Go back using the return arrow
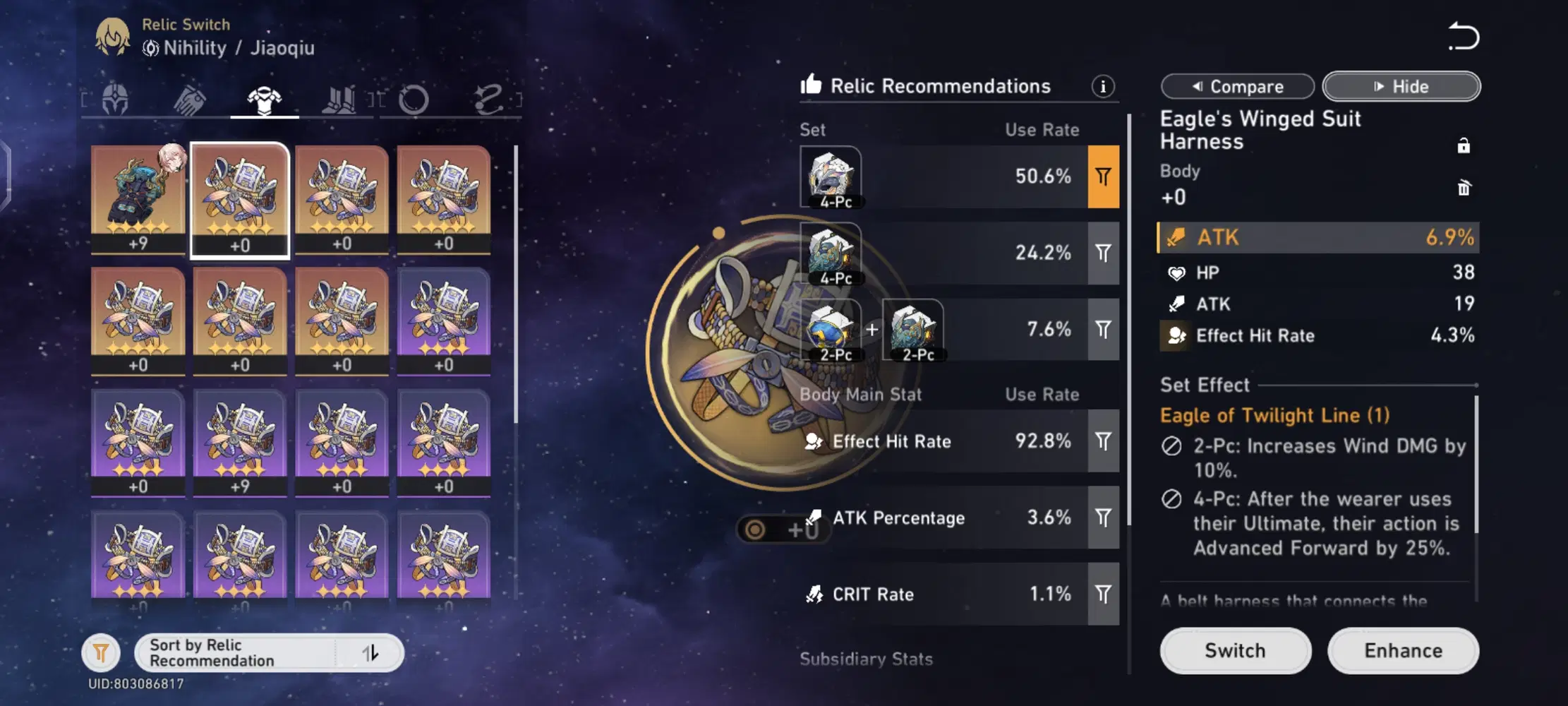This screenshot has height=706, width=1568. [1463, 37]
